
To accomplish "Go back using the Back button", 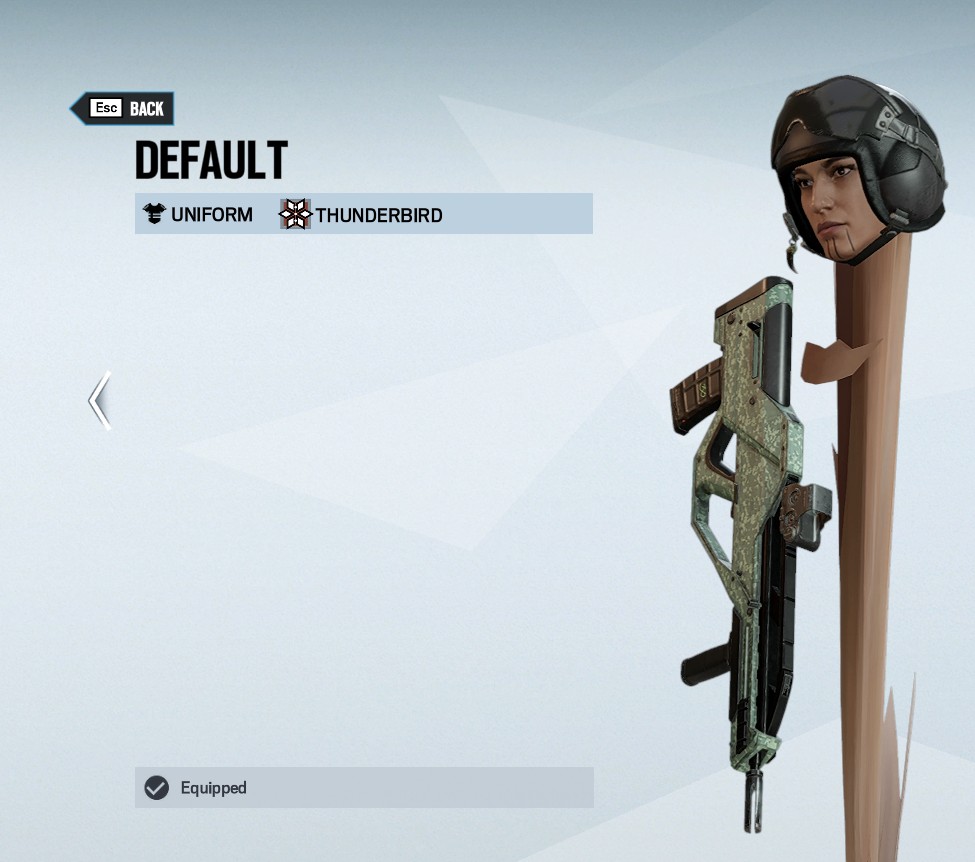I will pos(123,109).
